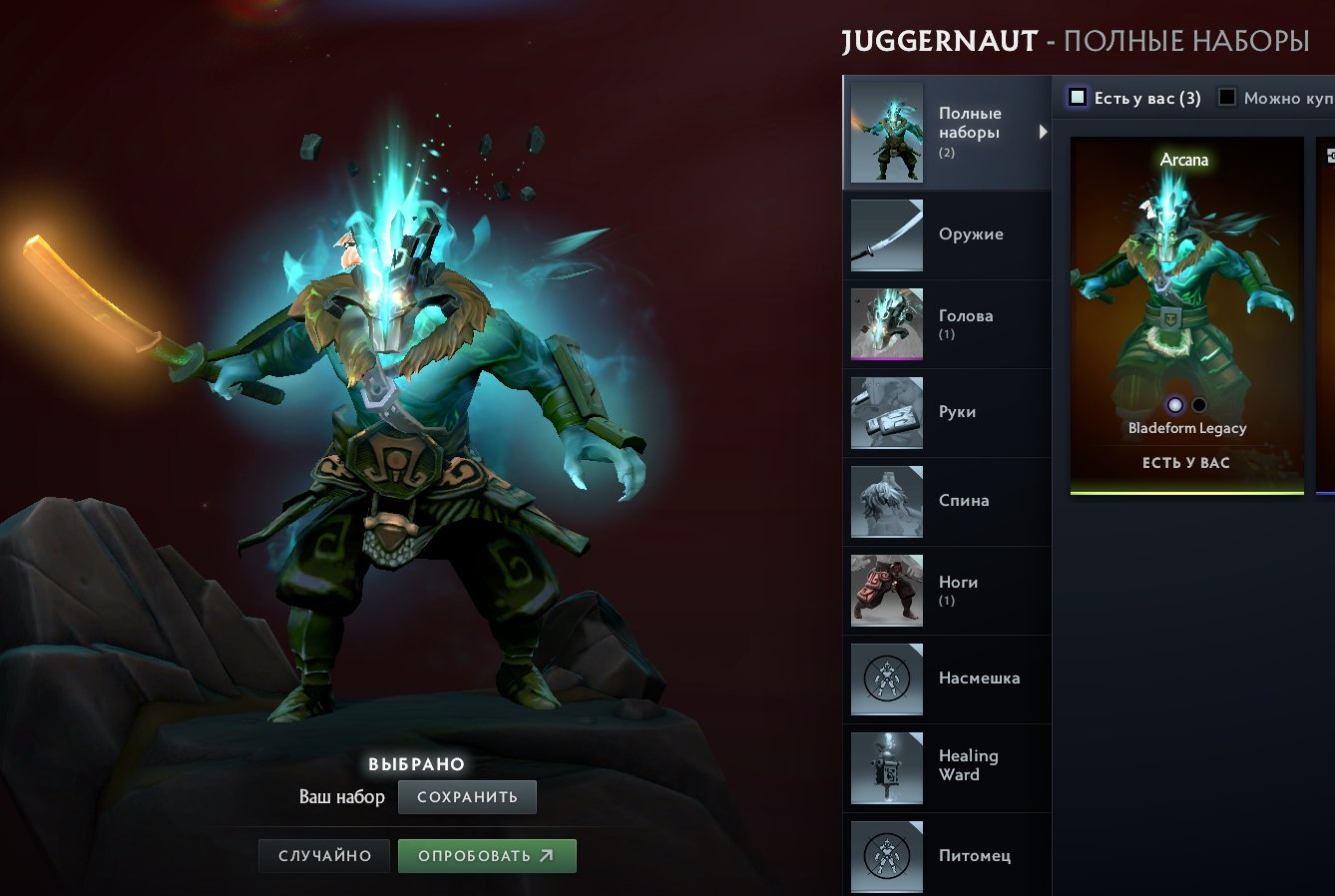The image size is (1335, 896).
Task: Click the Насмешка taunt category icon
Action: (886, 679)
